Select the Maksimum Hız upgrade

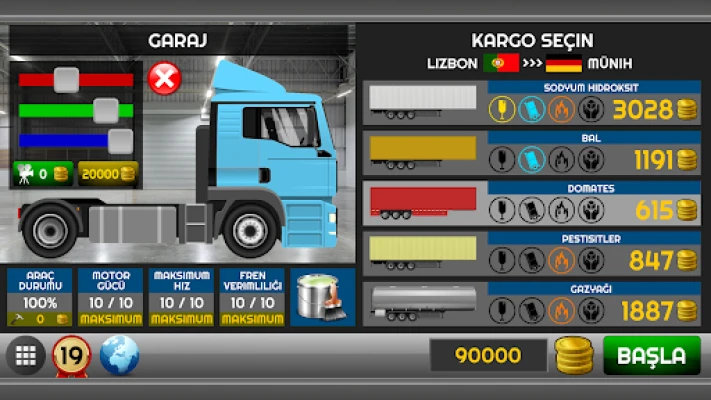point(182,297)
